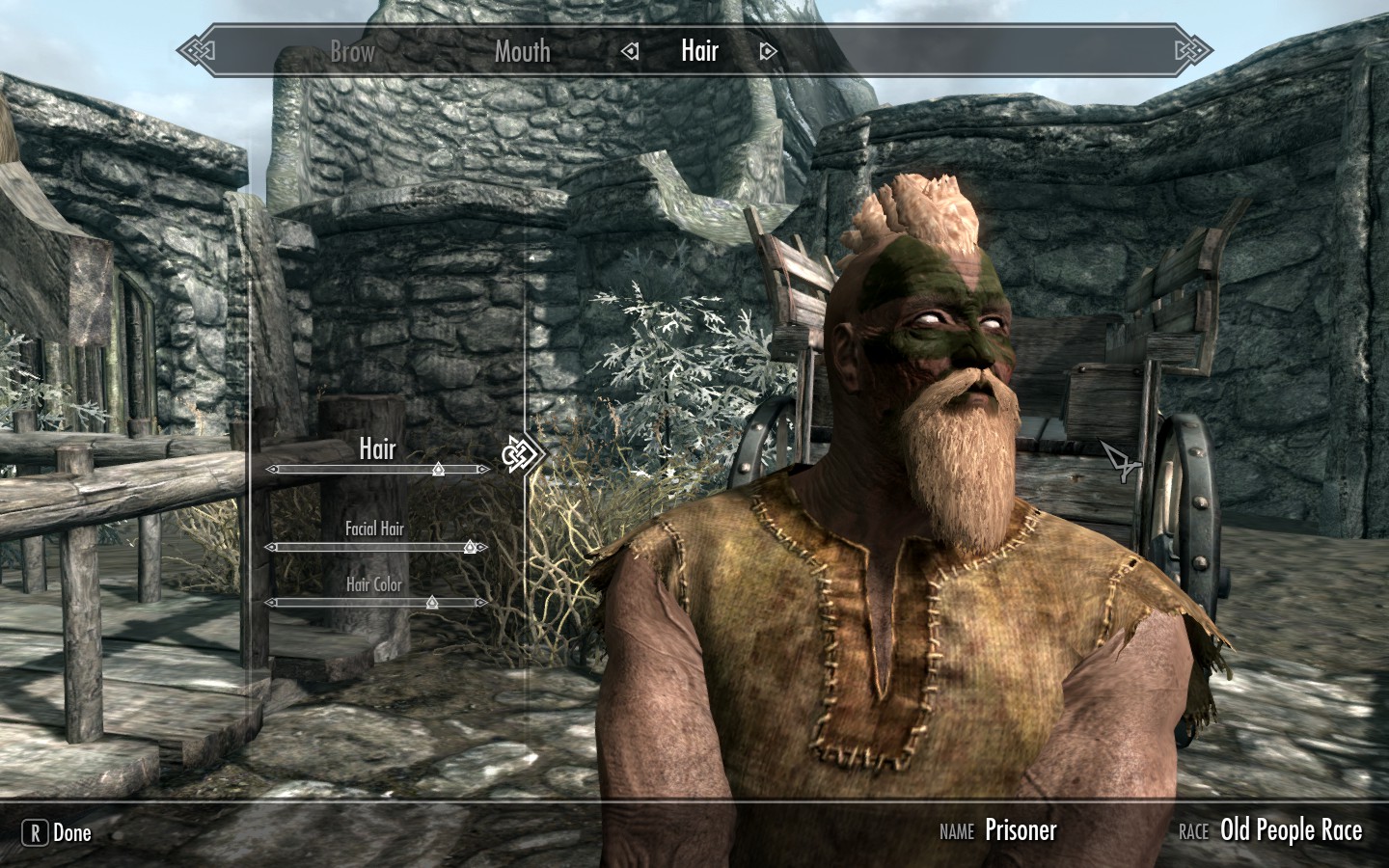Click the Facial Hair label
This screenshot has height=868, width=1389.
click(x=375, y=529)
